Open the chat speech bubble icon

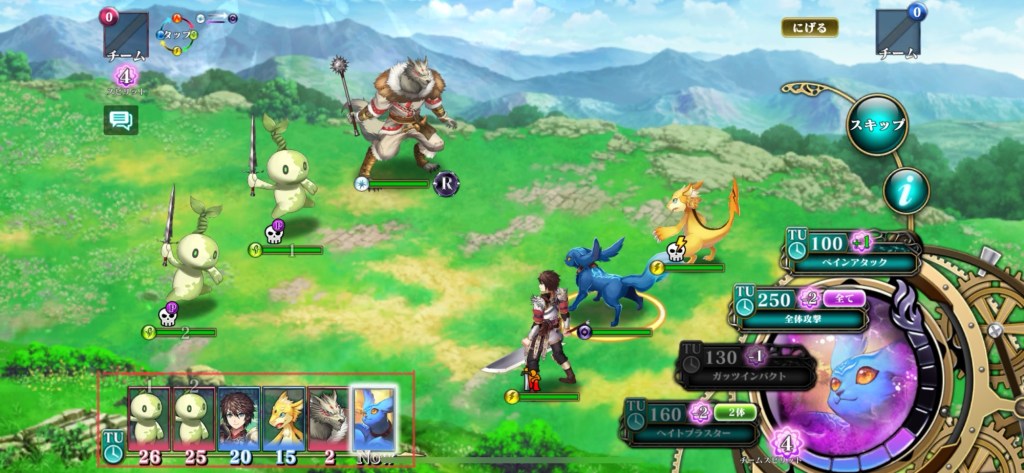click(x=121, y=120)
